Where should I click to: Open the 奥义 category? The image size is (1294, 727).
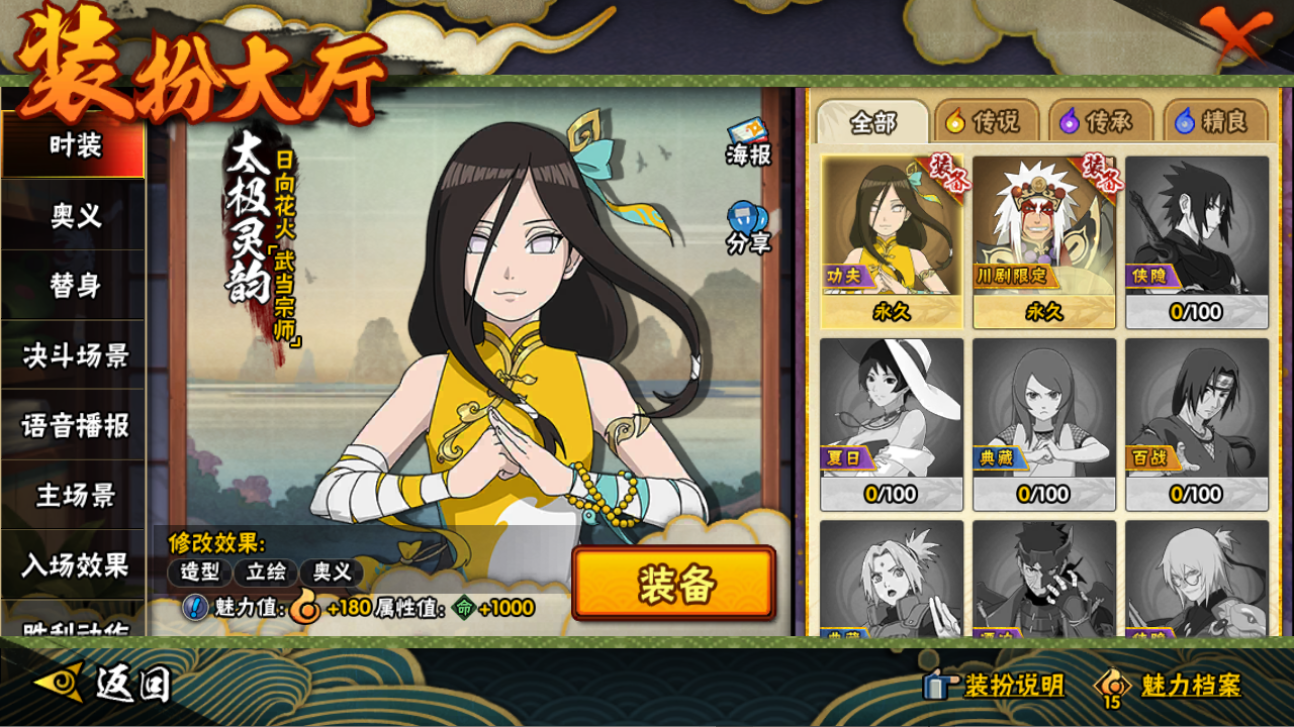pyautogui.click(x=74, y=216)
